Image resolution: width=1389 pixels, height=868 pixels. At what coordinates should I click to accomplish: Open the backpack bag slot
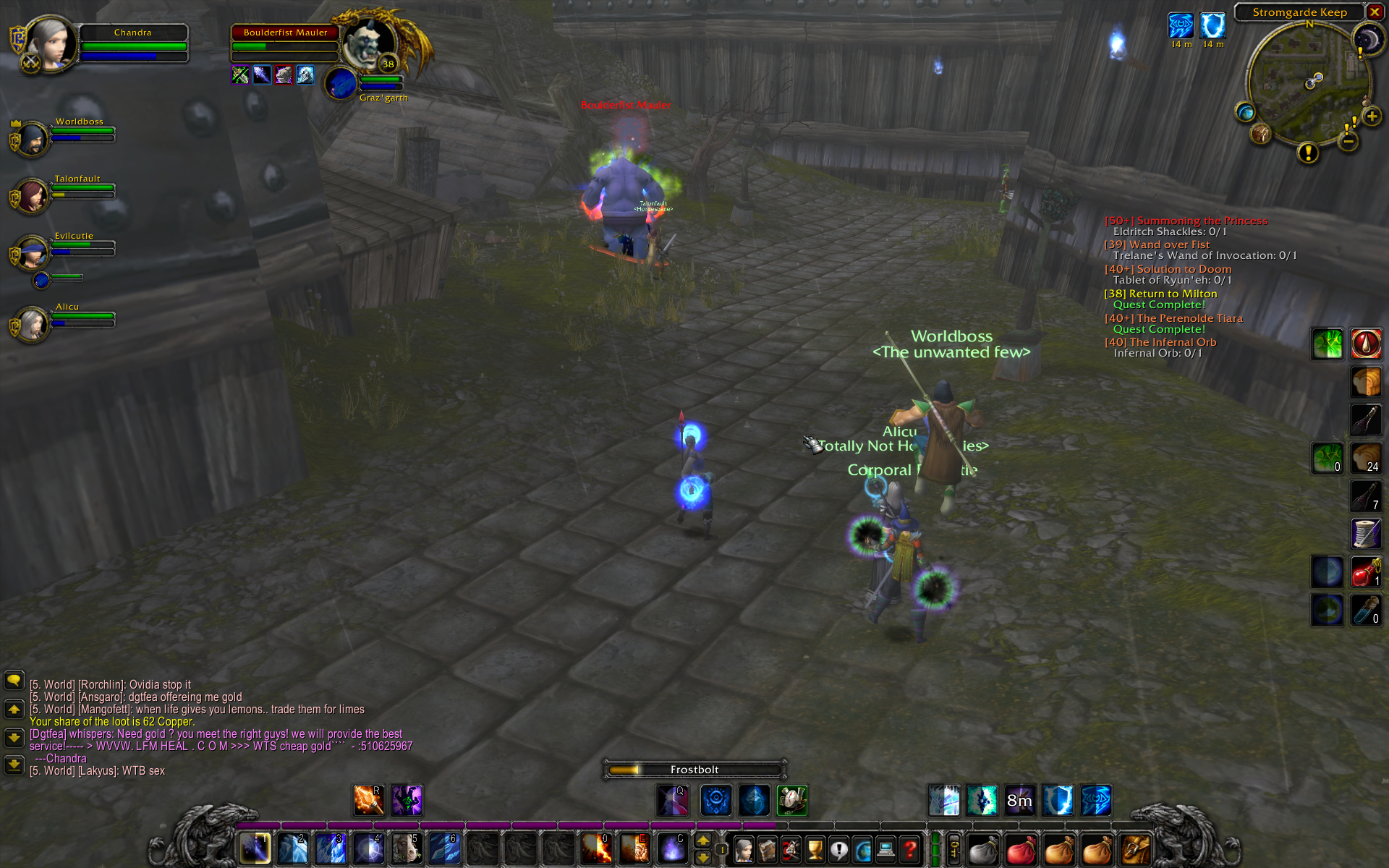(x=1135, y=849)
